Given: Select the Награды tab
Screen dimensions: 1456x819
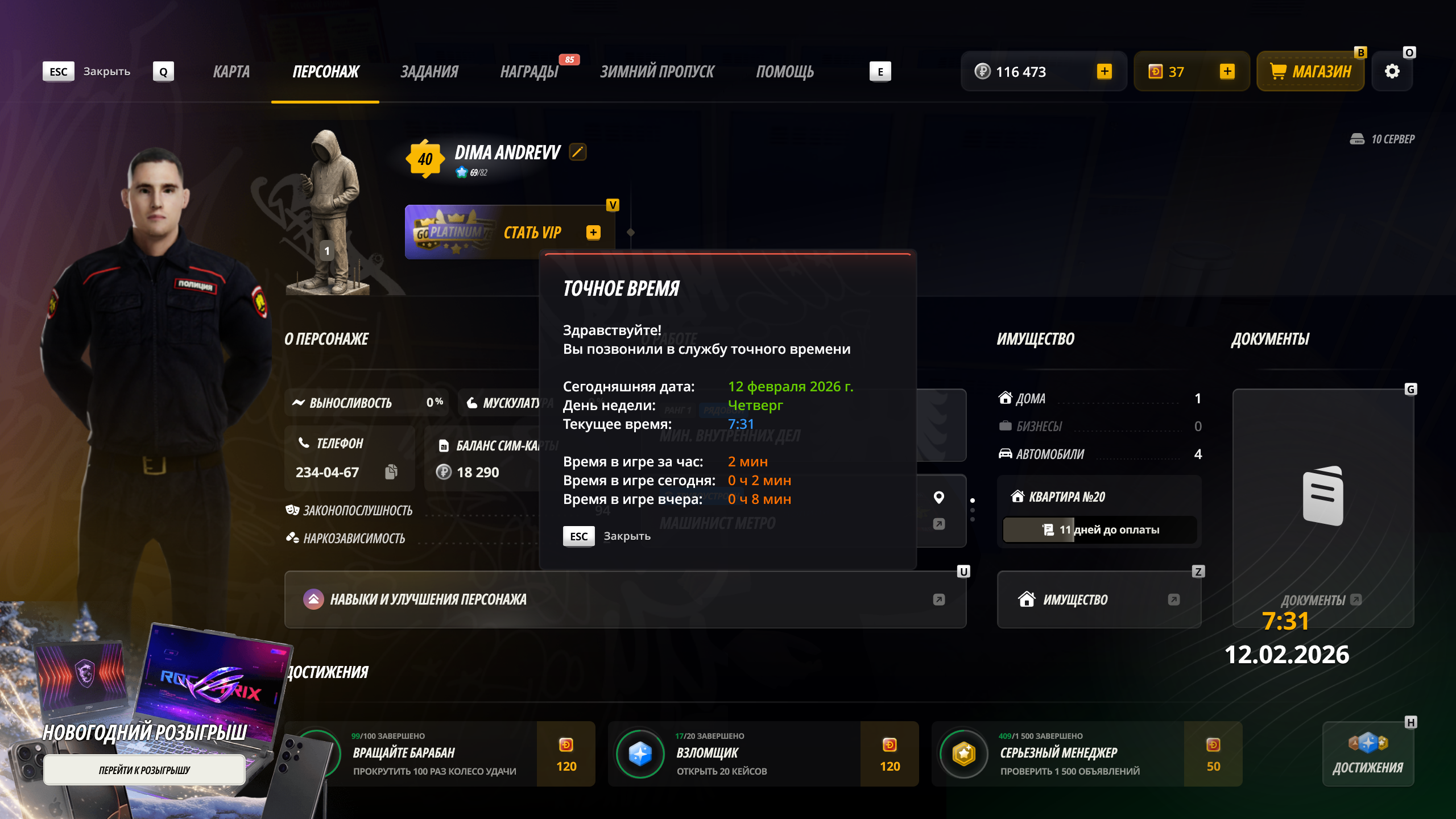Looking at the screenshot, I should (529, 72).
